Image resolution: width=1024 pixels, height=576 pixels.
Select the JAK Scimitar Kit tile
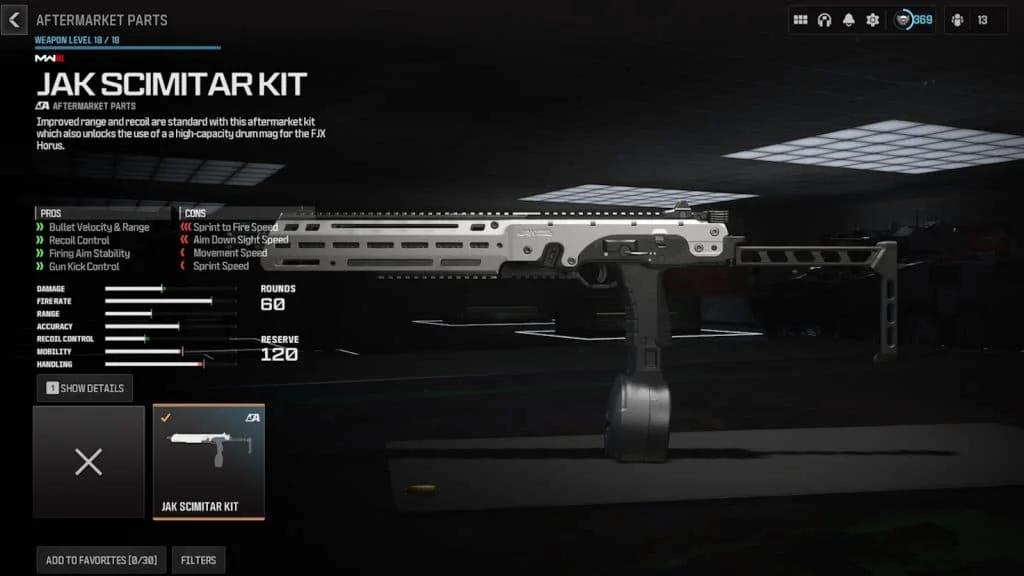208,462
